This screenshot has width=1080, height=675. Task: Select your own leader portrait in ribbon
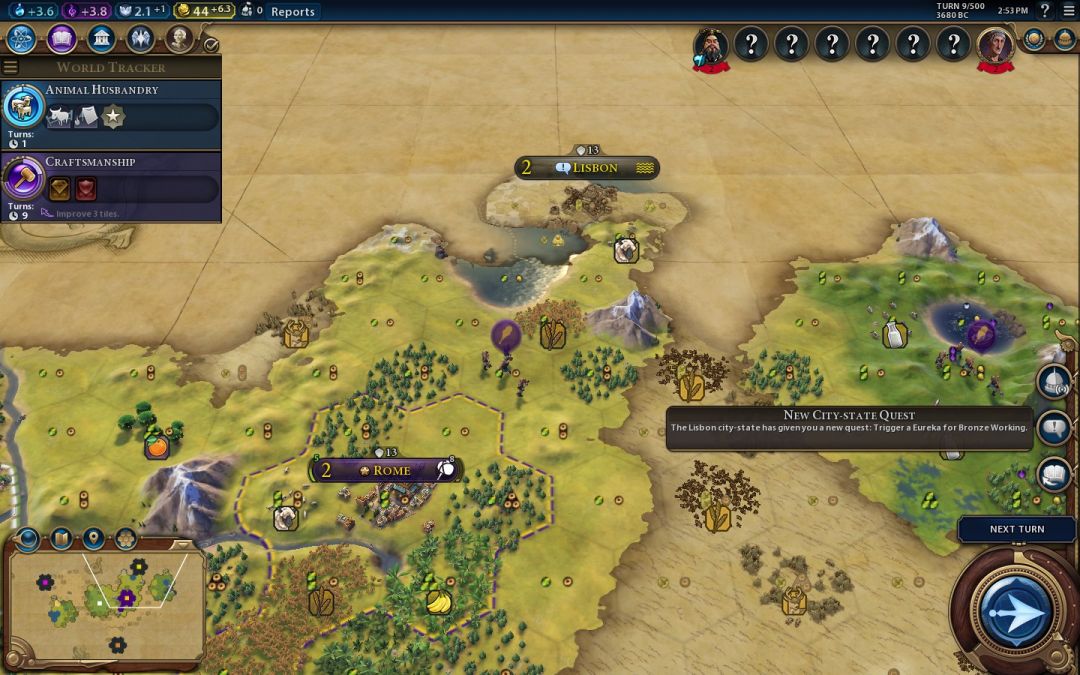pyautogui.click(x=995, y=45)
